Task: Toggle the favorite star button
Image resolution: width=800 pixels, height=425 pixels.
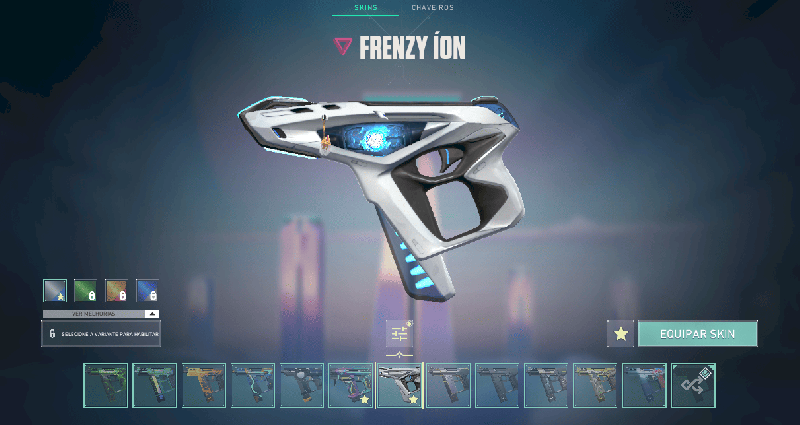Action: point(621,333)
